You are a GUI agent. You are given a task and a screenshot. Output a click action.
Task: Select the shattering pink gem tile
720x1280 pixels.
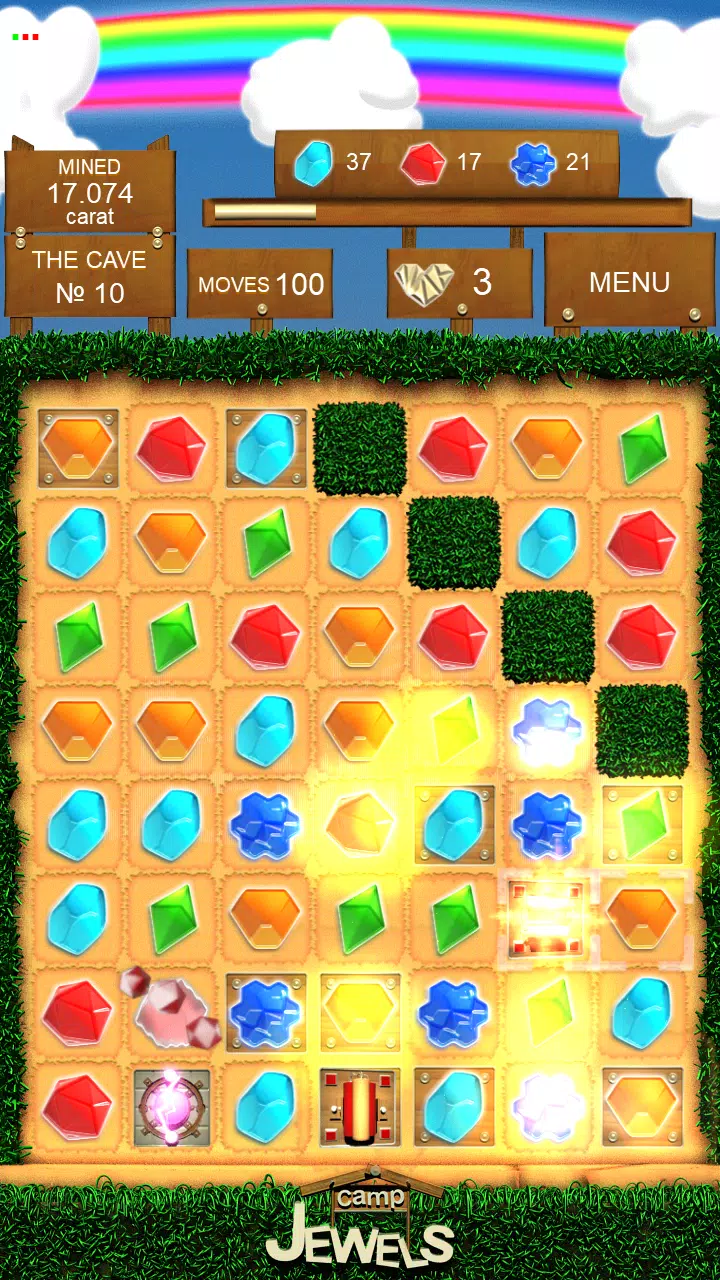(x=172, y=1010)
